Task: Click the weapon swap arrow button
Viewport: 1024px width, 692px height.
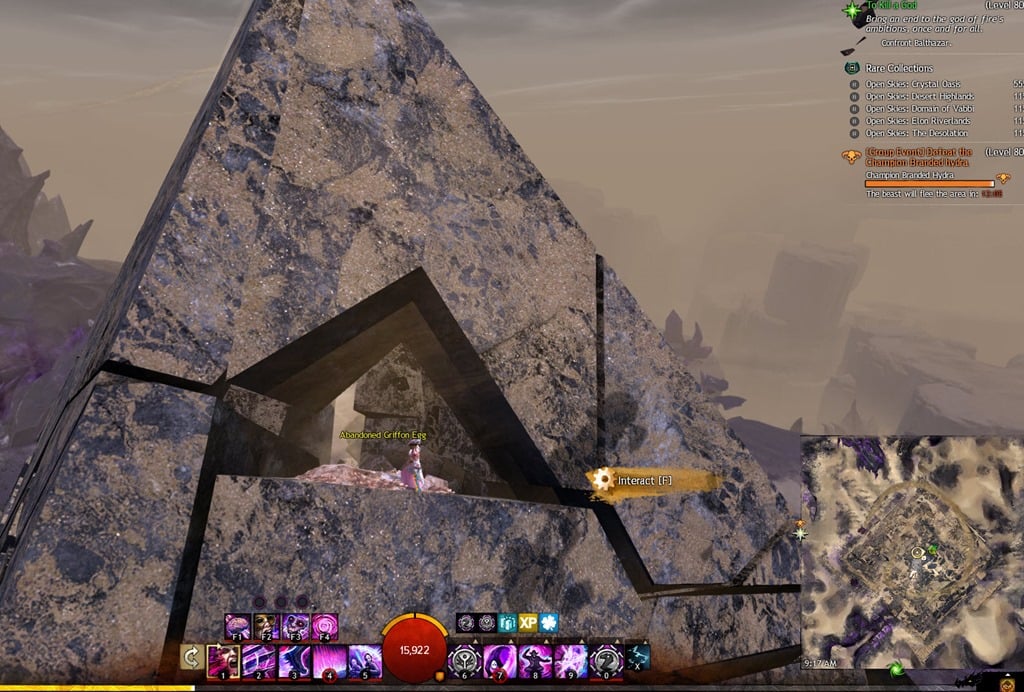Action: coord(190,658)
